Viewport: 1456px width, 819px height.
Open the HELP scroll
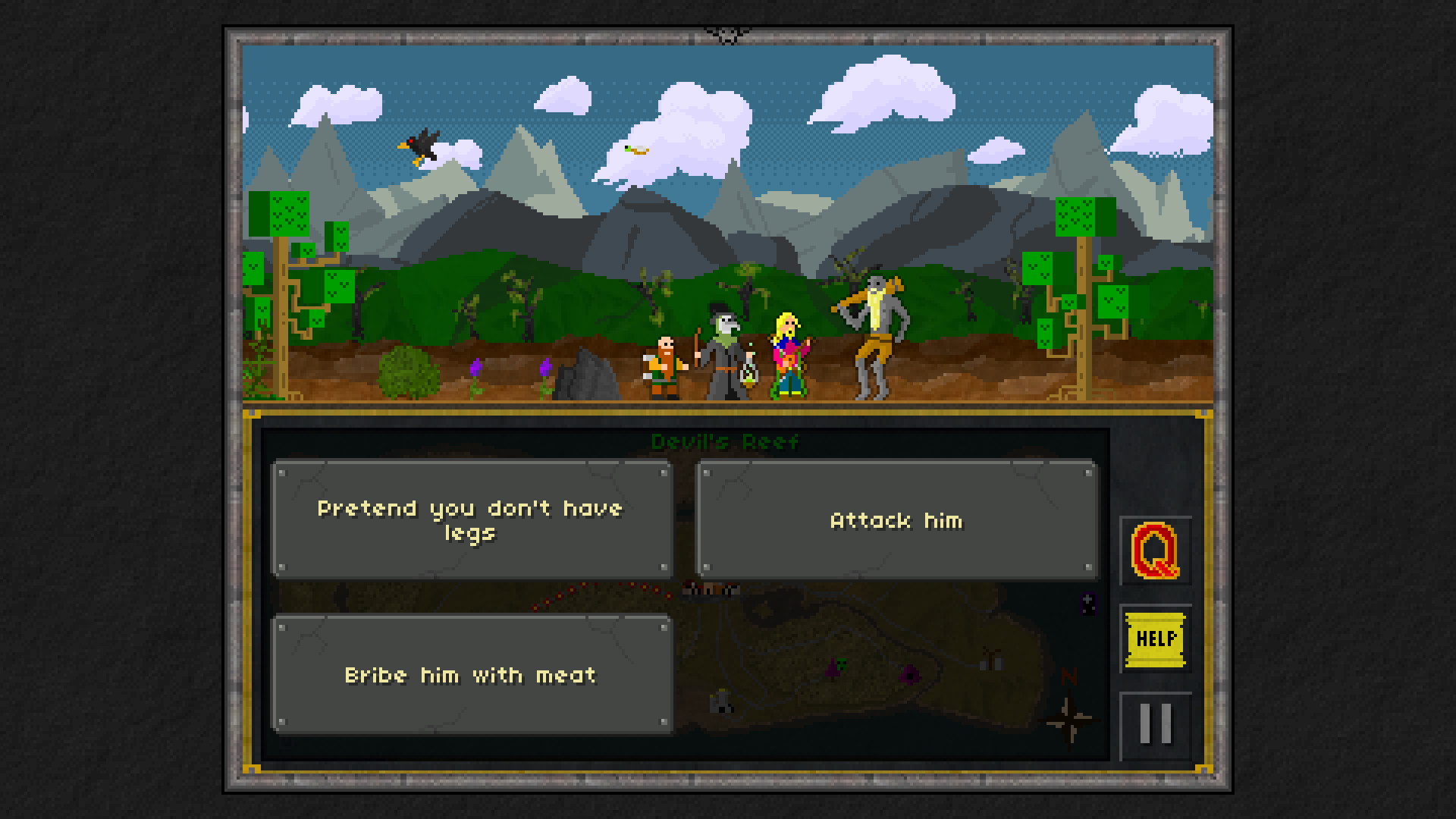click(1156, 639)
